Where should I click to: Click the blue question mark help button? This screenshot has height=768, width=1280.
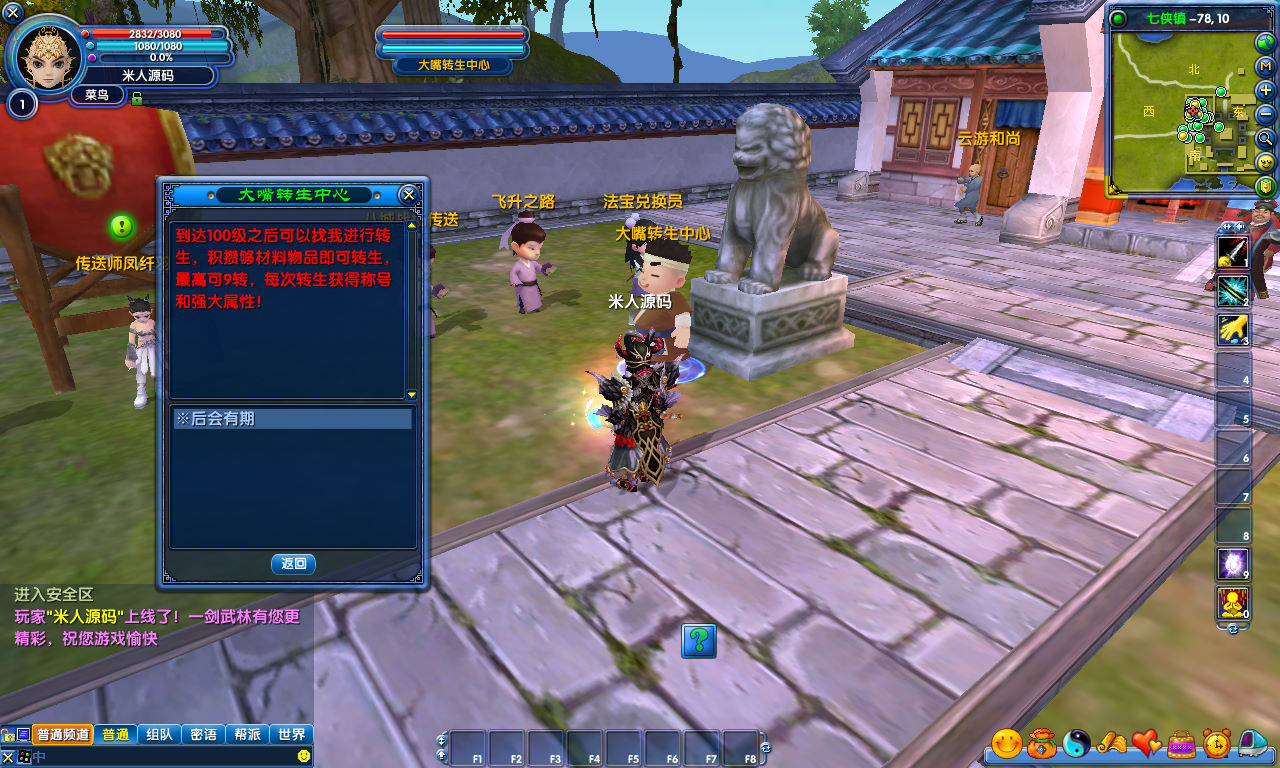pos(699,640)
